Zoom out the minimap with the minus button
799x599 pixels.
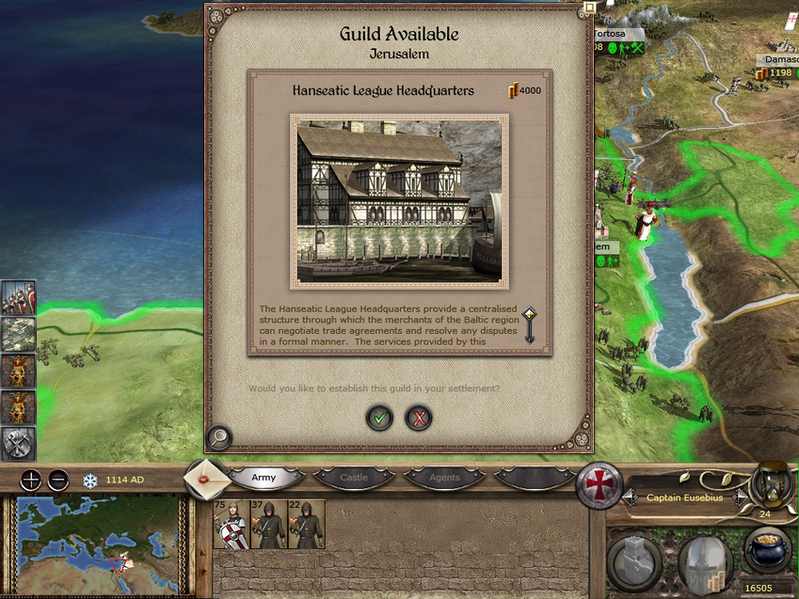(x=58, y=480)
